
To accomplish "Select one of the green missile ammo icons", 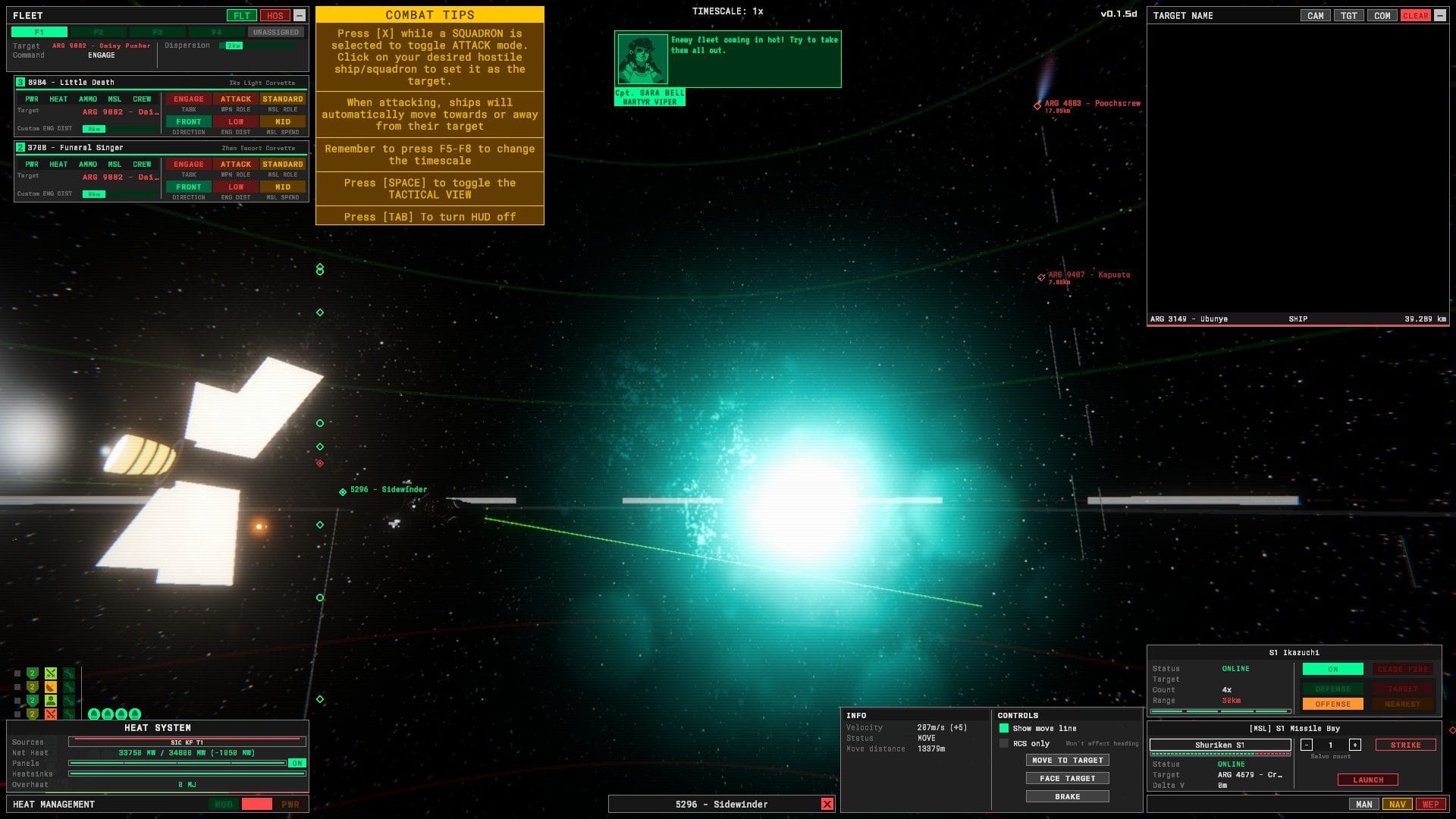I will click(93, 715).
